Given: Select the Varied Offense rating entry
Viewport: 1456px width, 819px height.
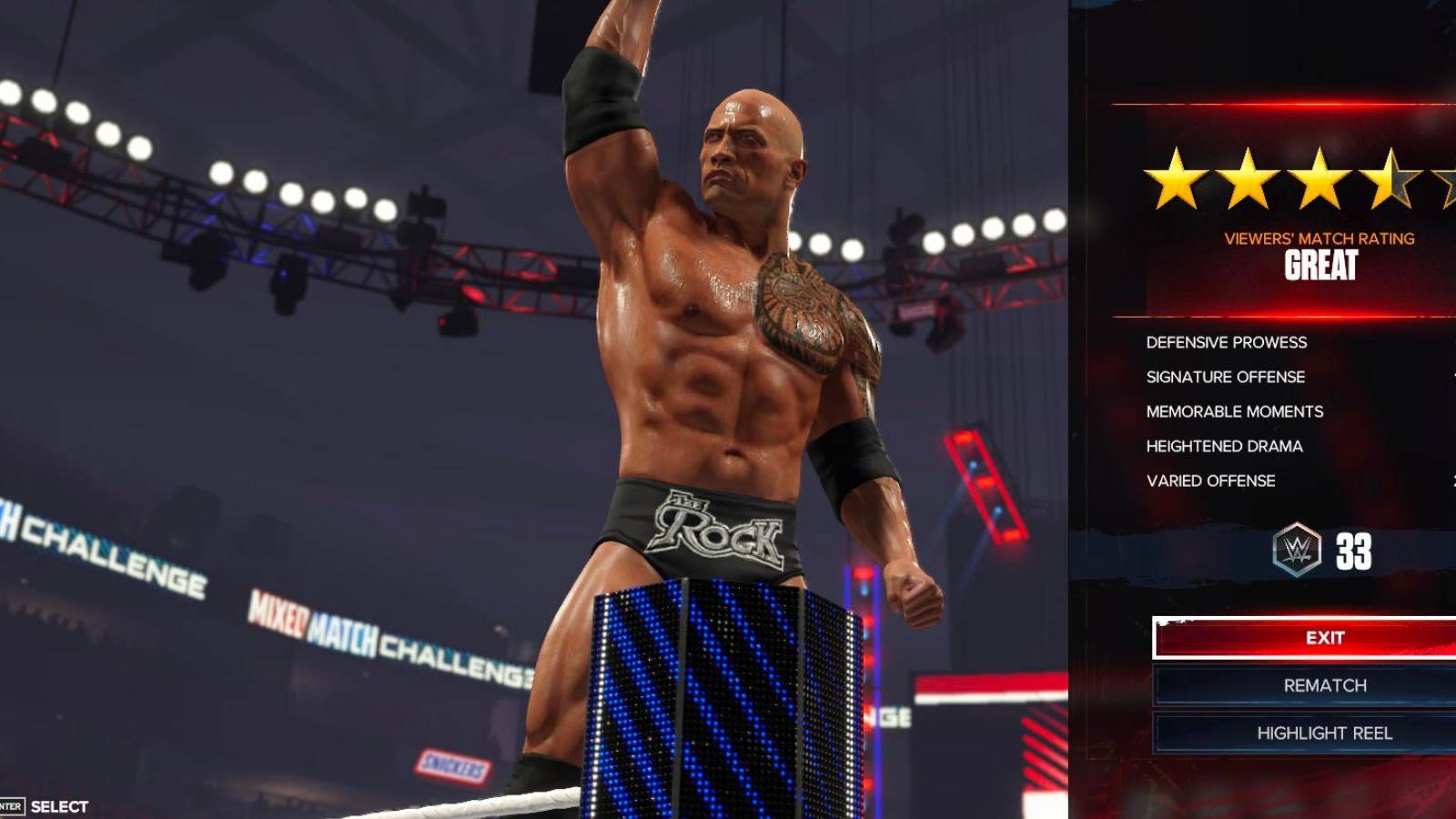Looking at the screenshot, I should coord(1211,480).
